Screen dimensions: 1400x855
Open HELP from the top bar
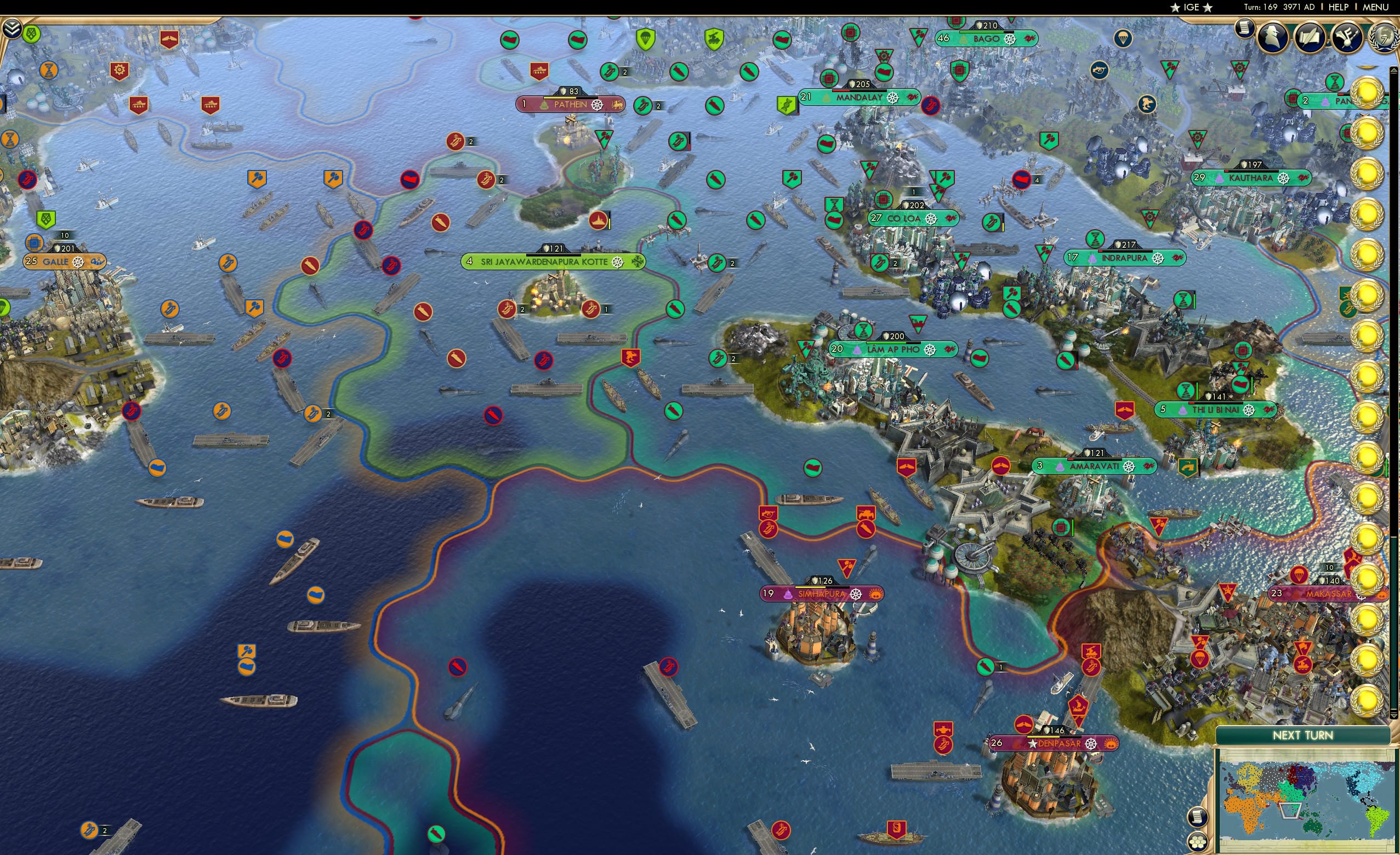[x=1339, y=7]
